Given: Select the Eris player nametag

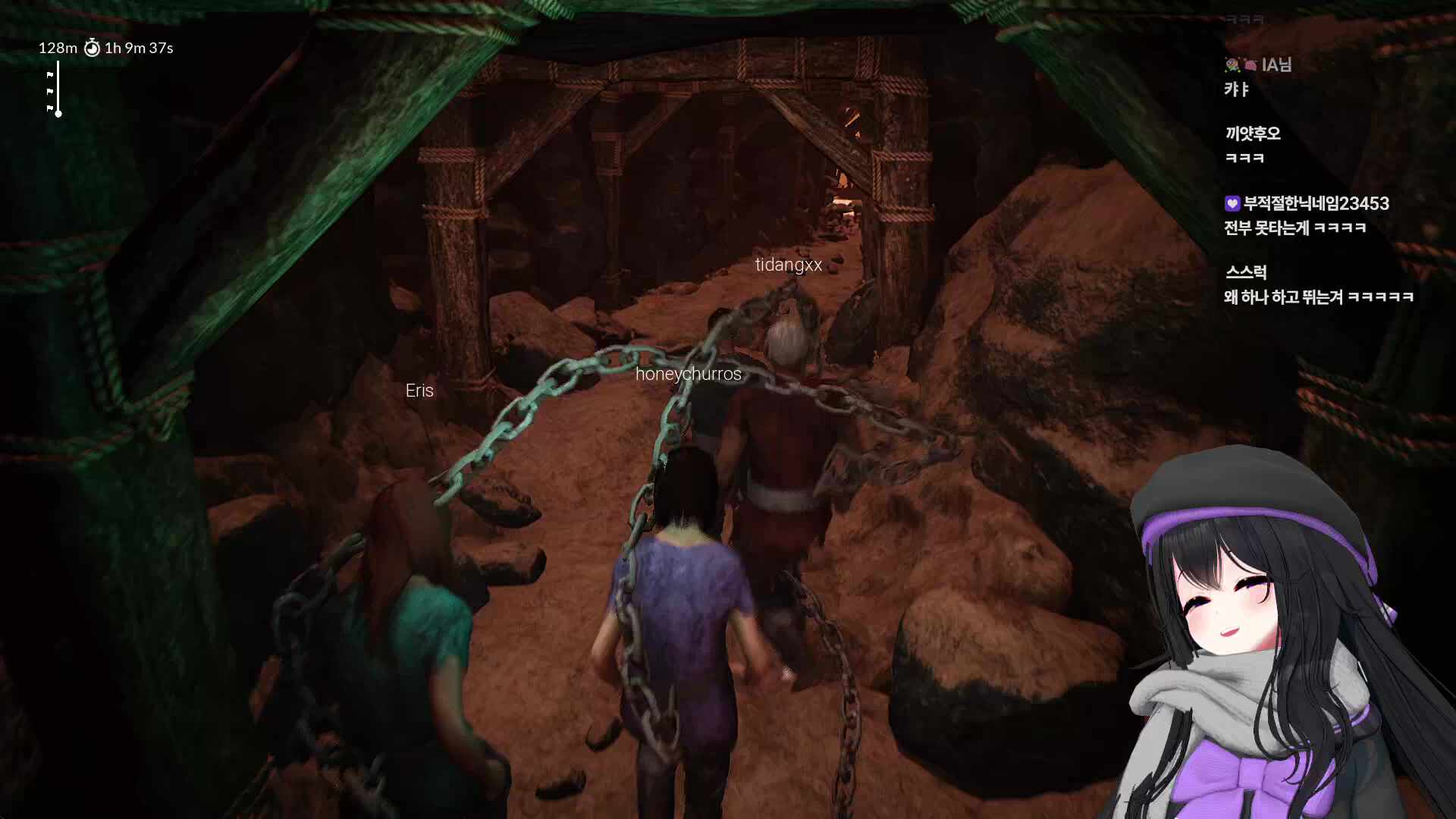Looking at the screenshot, I should tap(419, 391).
